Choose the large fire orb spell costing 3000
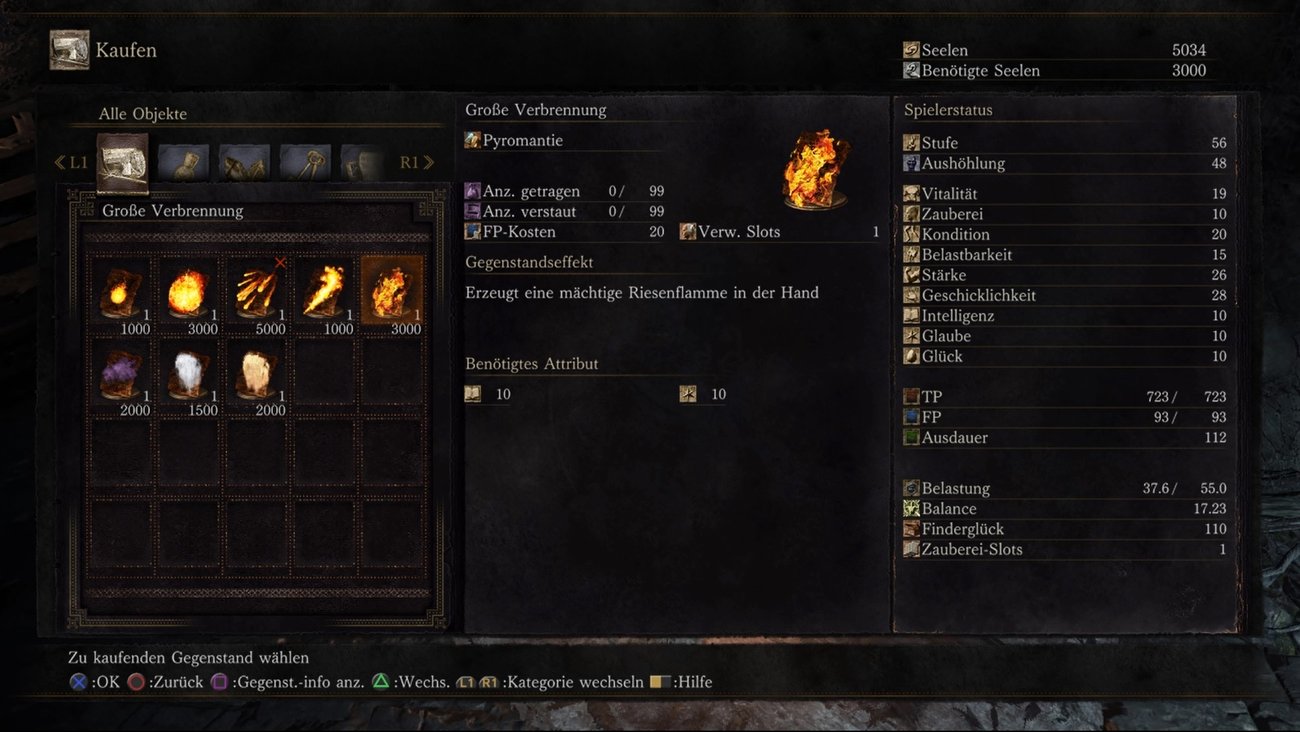Viewport: 1300px width, 732px height. (x=188, y=290)
